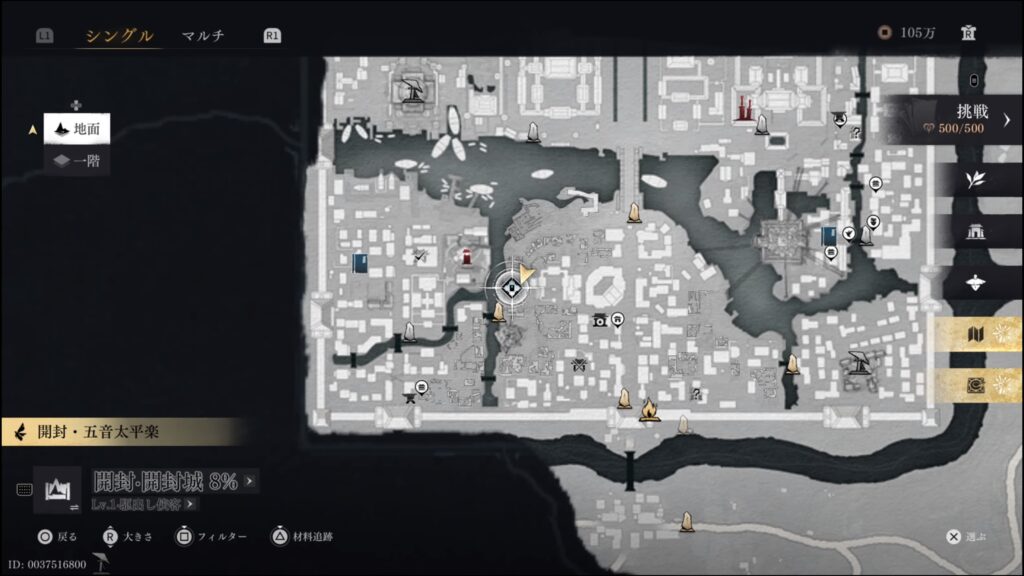Screen dimensions: 1024x576
Task: Open the gold map icon side entry
Action: coord(975,335)
